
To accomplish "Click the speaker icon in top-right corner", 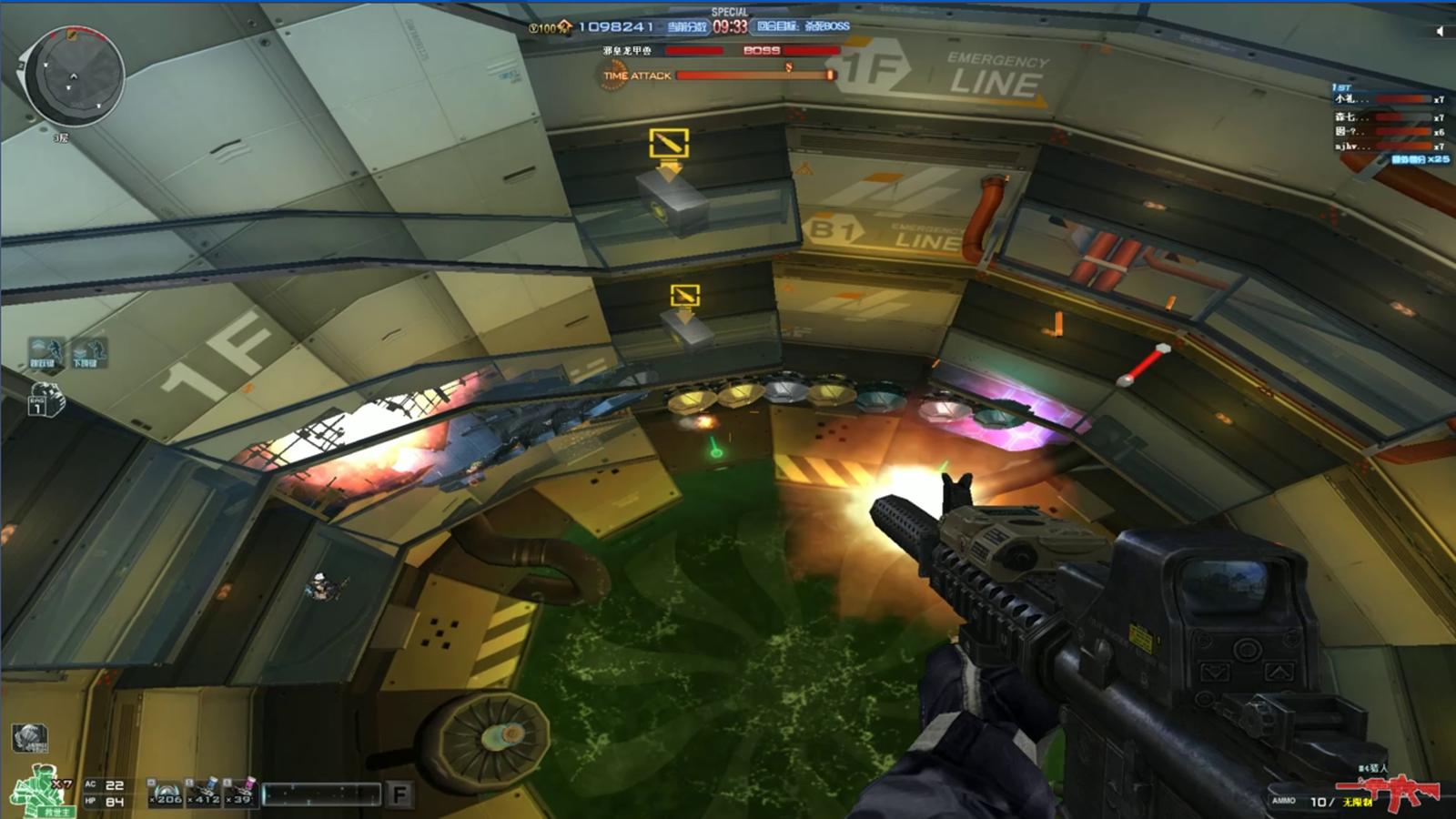I will [1440, 31].
